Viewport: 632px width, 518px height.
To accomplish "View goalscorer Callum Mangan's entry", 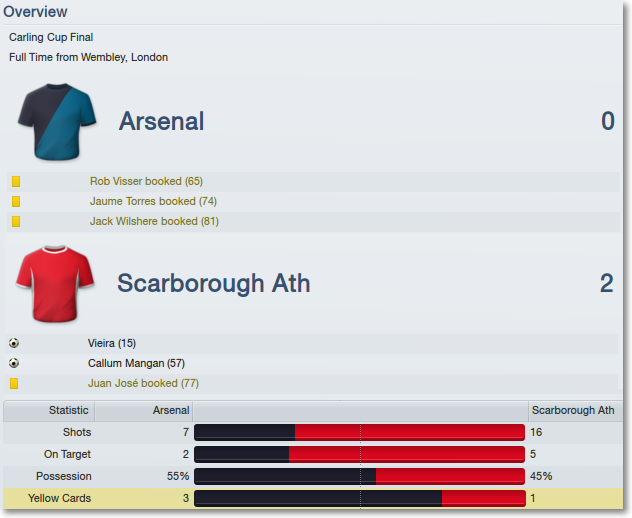I will click(136, 363).
